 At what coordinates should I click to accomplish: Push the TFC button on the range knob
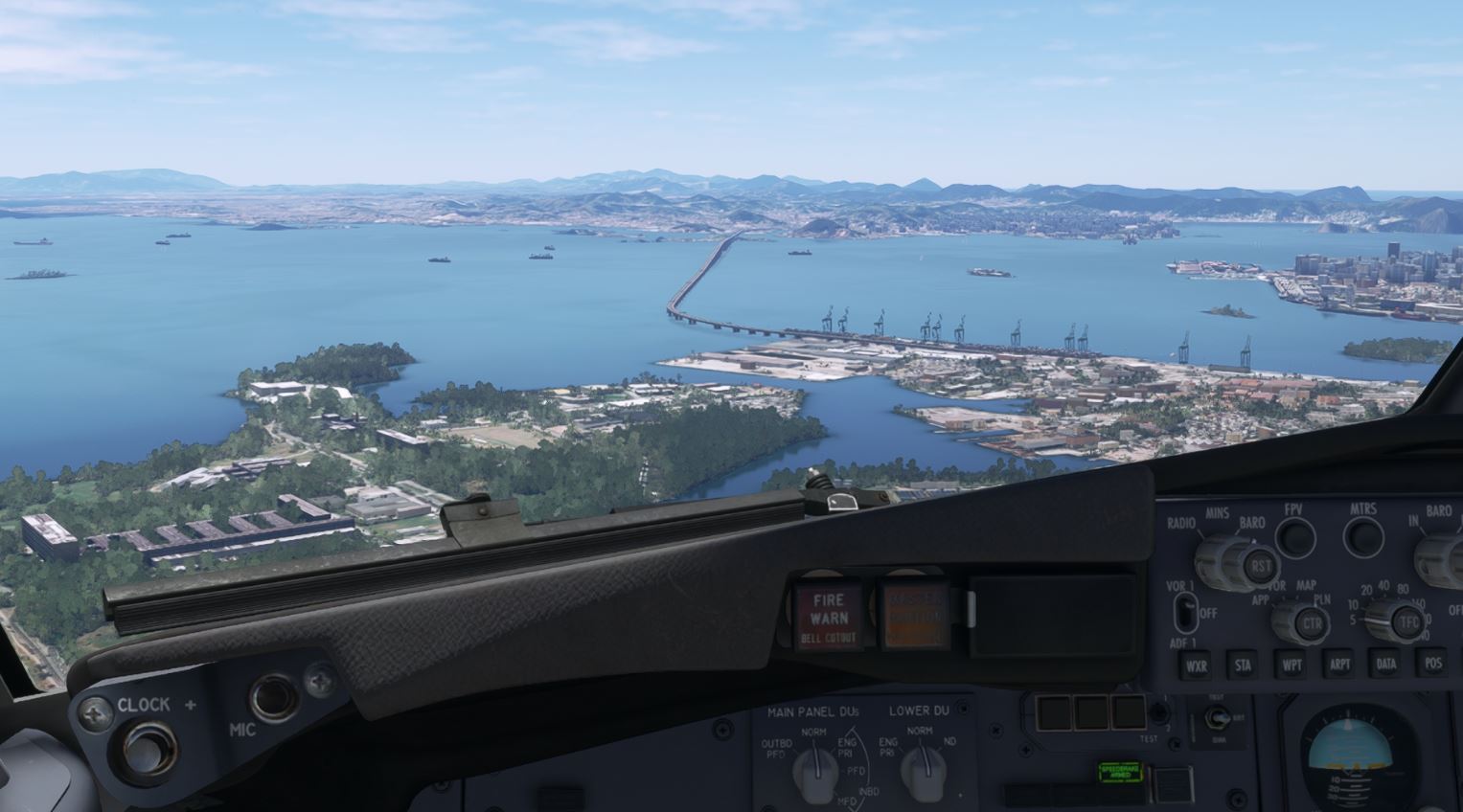click(1407, 620)
